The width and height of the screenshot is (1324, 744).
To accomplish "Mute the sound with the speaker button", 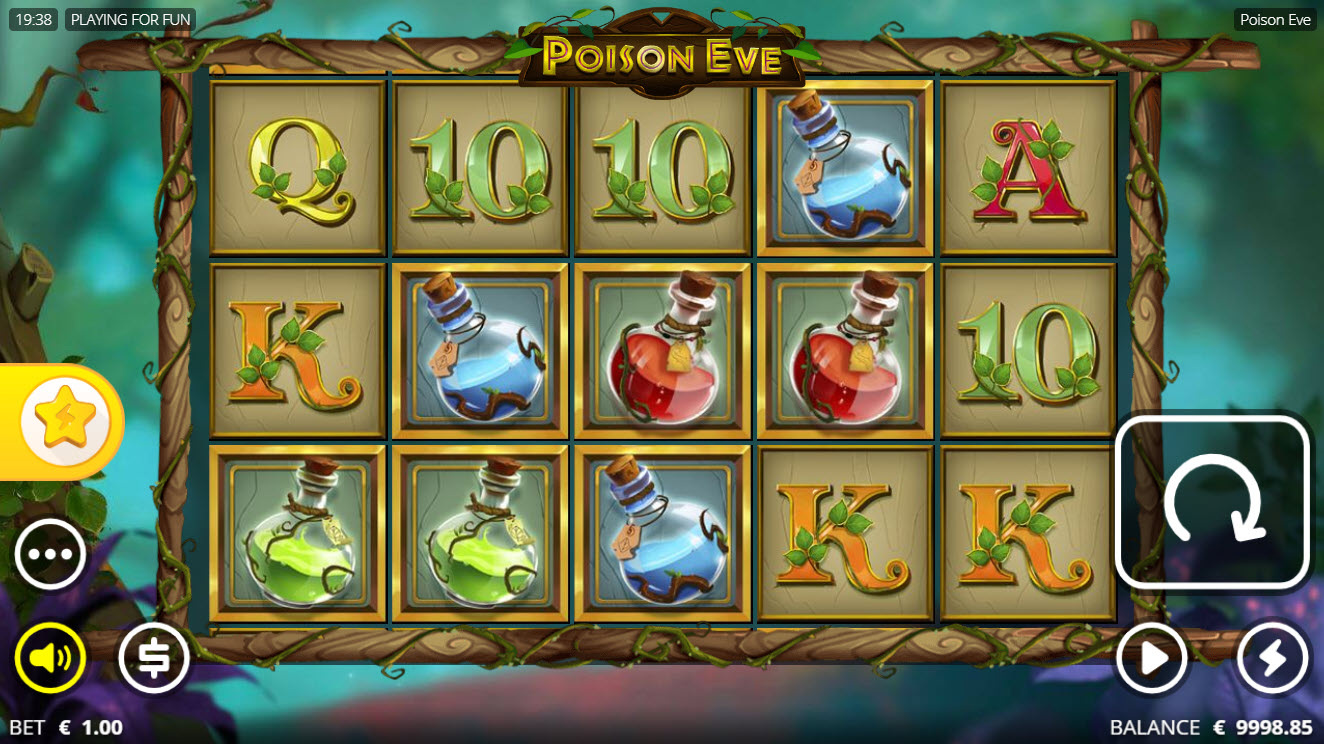I will (50, 658).
